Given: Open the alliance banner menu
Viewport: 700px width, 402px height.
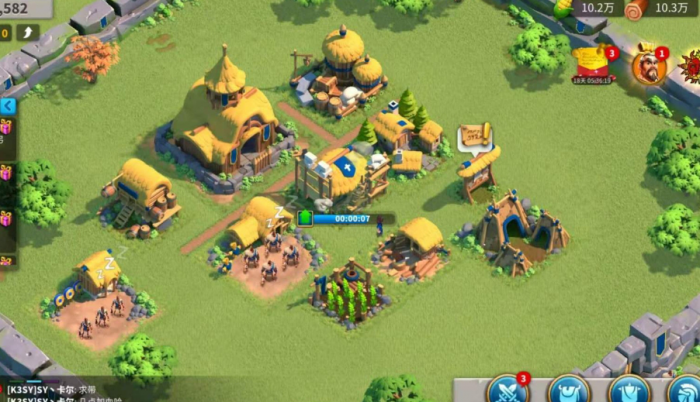Looking at the screenshot, I should point(629,391).
